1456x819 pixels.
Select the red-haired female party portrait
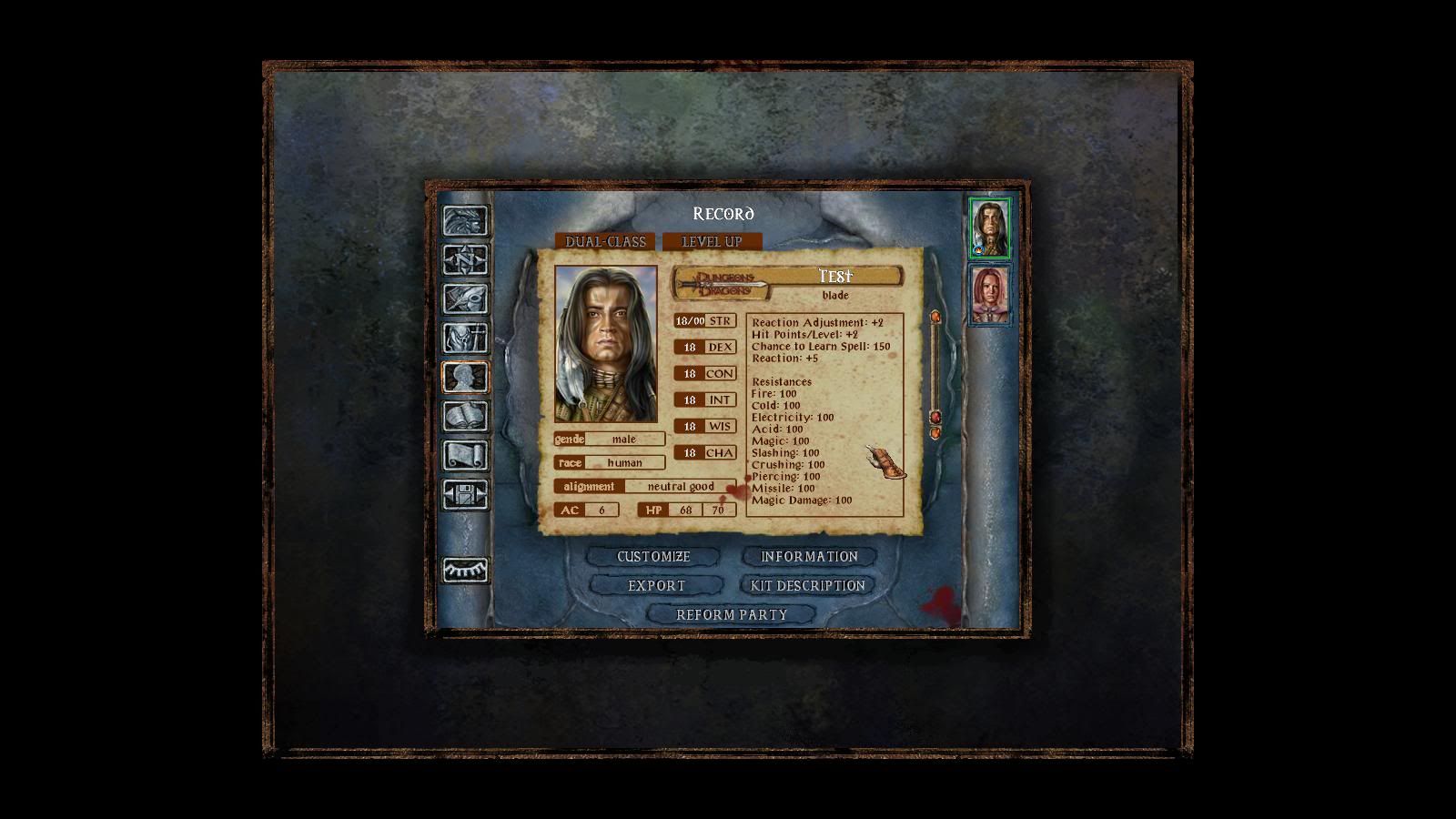(x=989, y=295)
